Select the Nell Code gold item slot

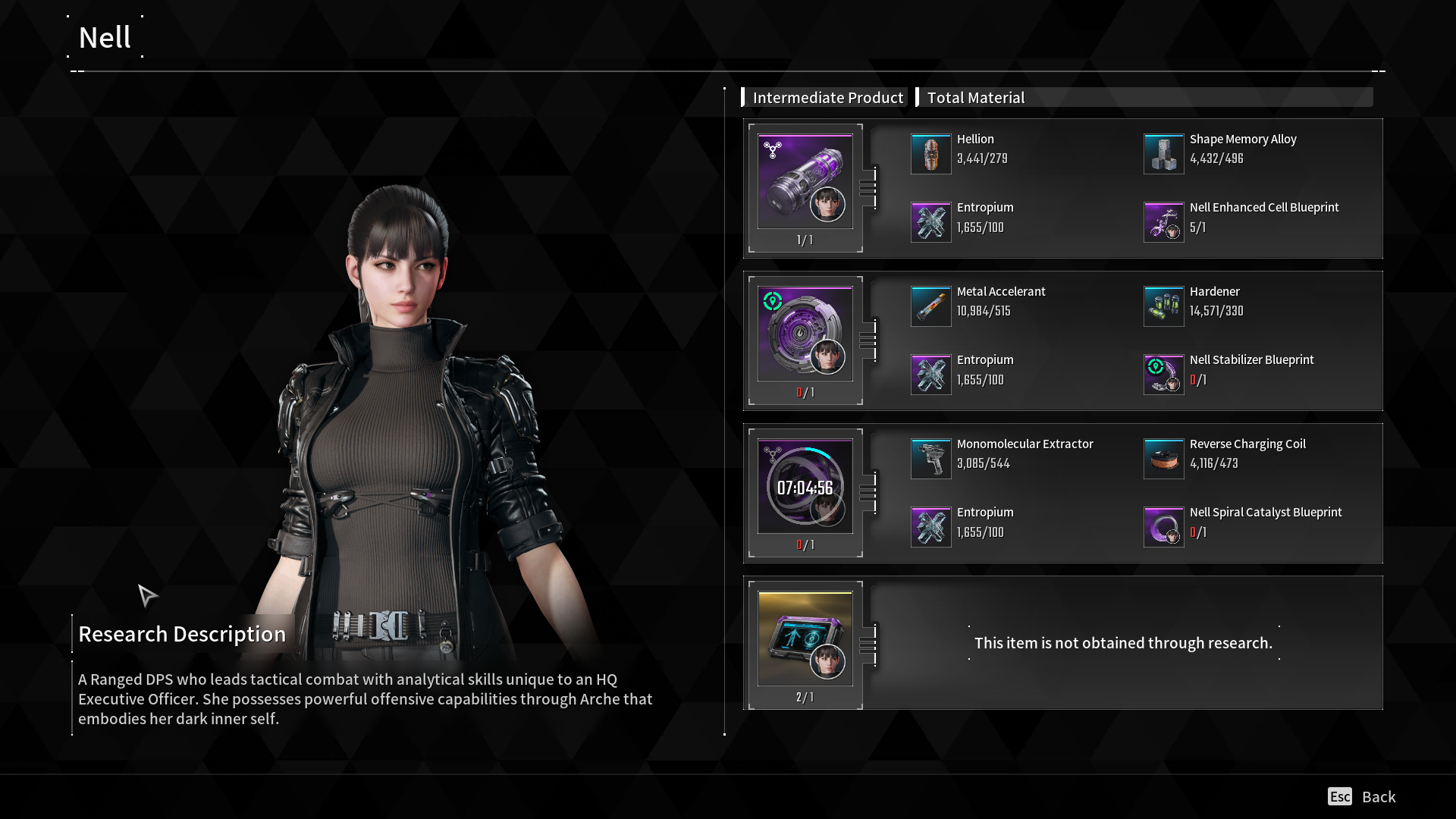click(805, 639)
